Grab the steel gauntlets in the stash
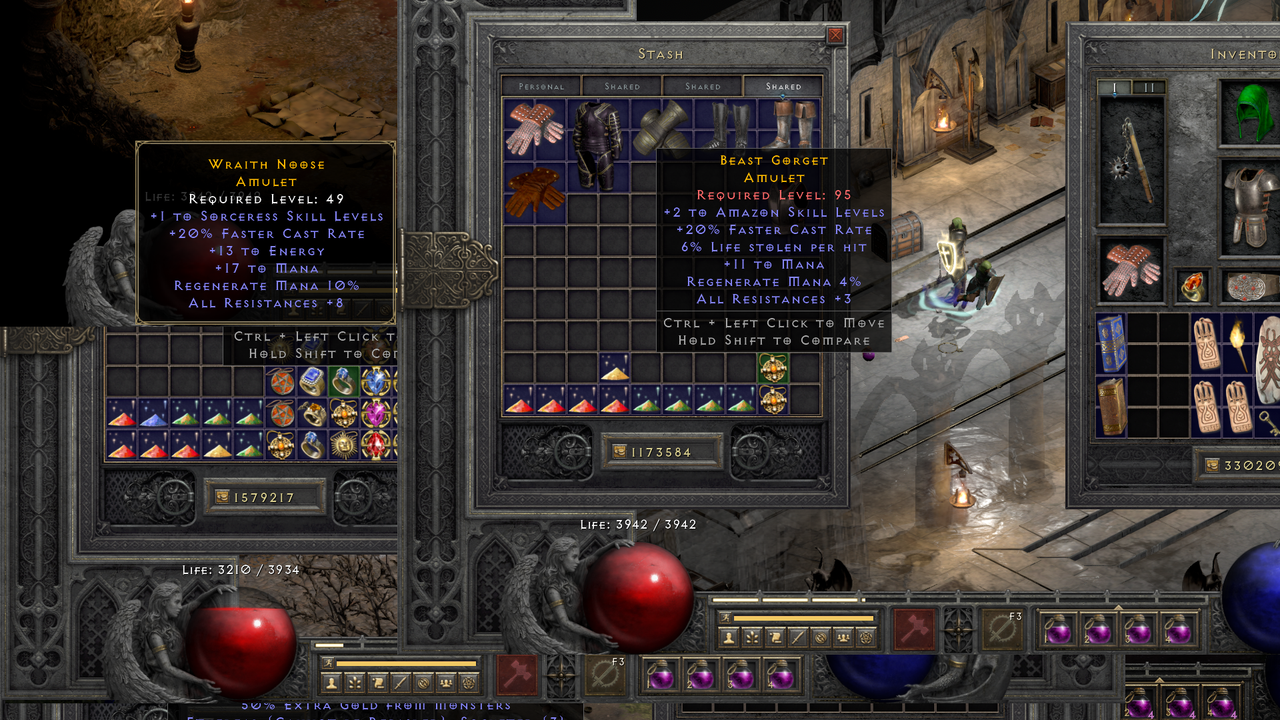This screenshot has width=1280, height=720. 659,126
